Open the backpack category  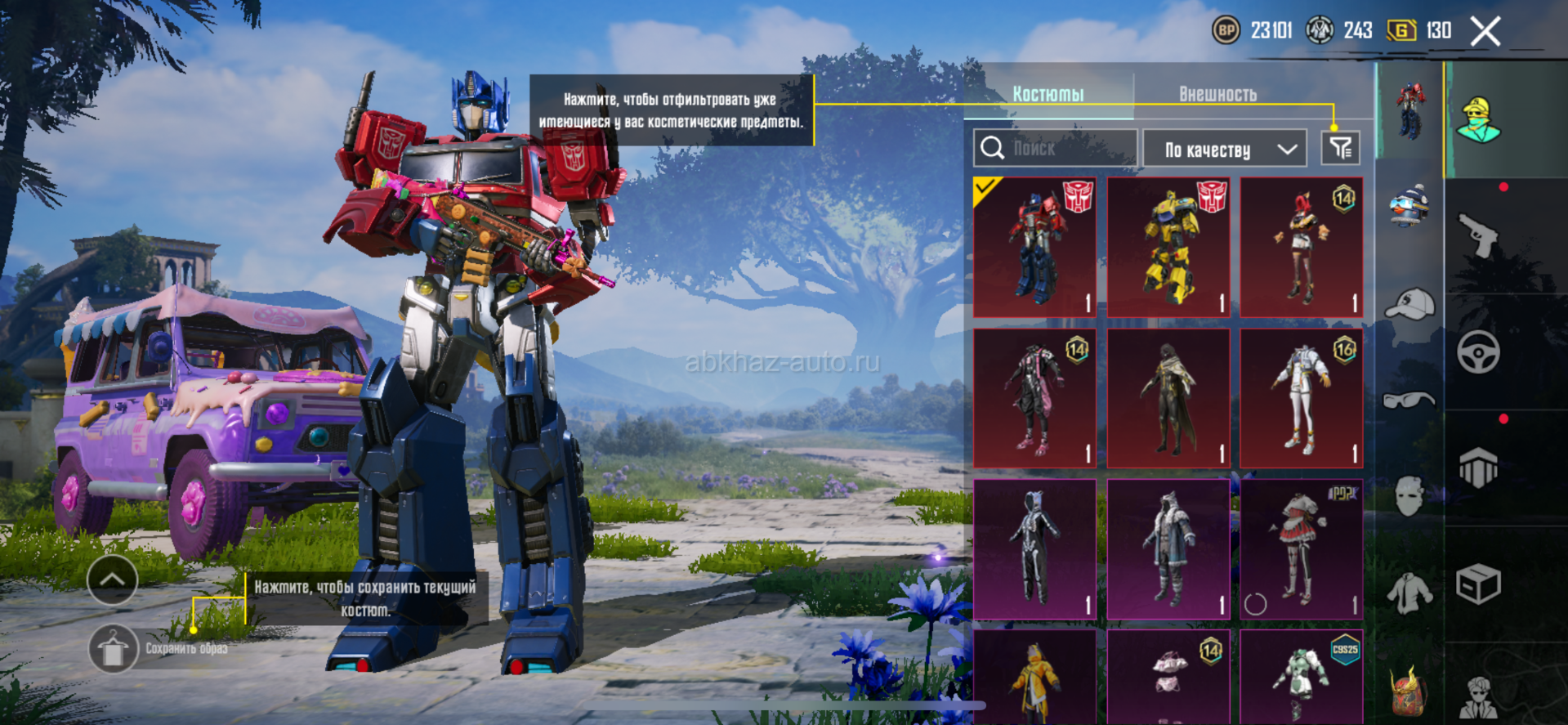1409,690
